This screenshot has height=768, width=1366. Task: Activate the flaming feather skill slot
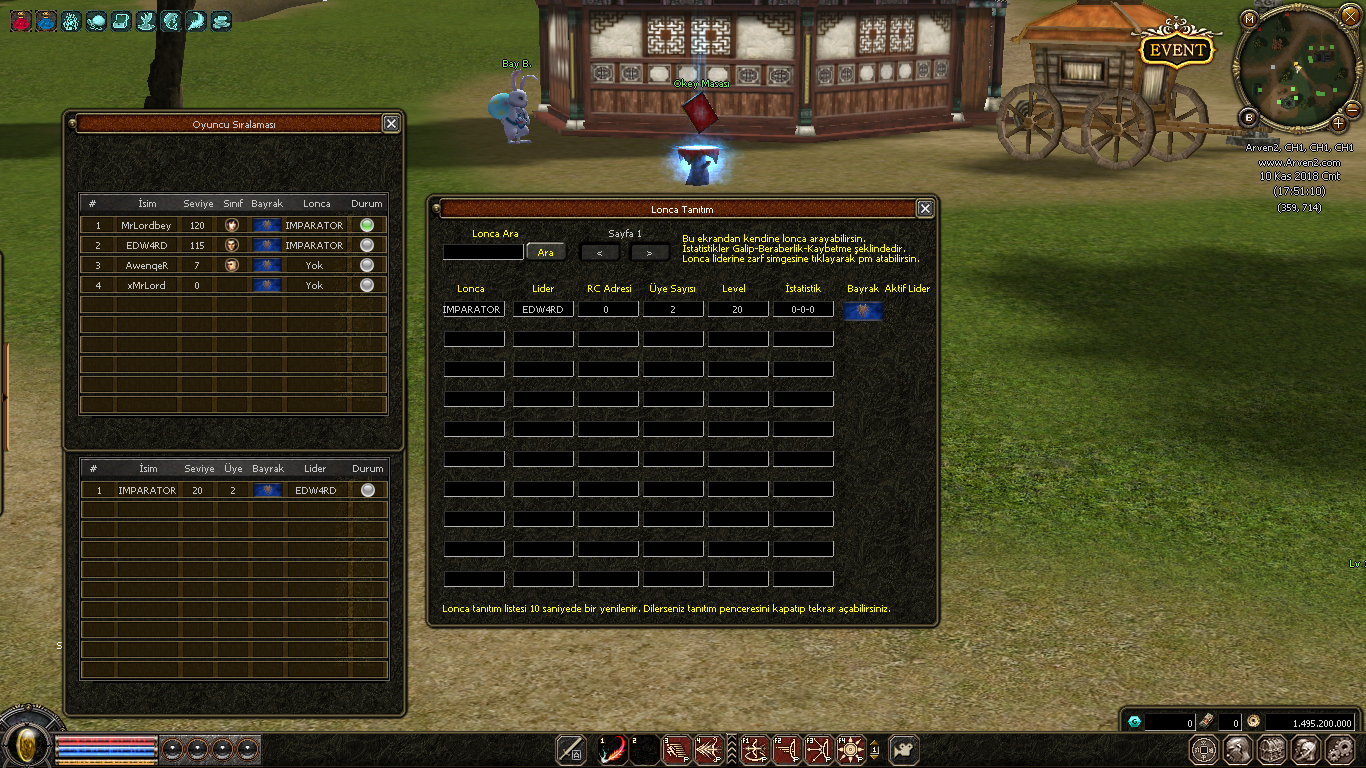612,749
